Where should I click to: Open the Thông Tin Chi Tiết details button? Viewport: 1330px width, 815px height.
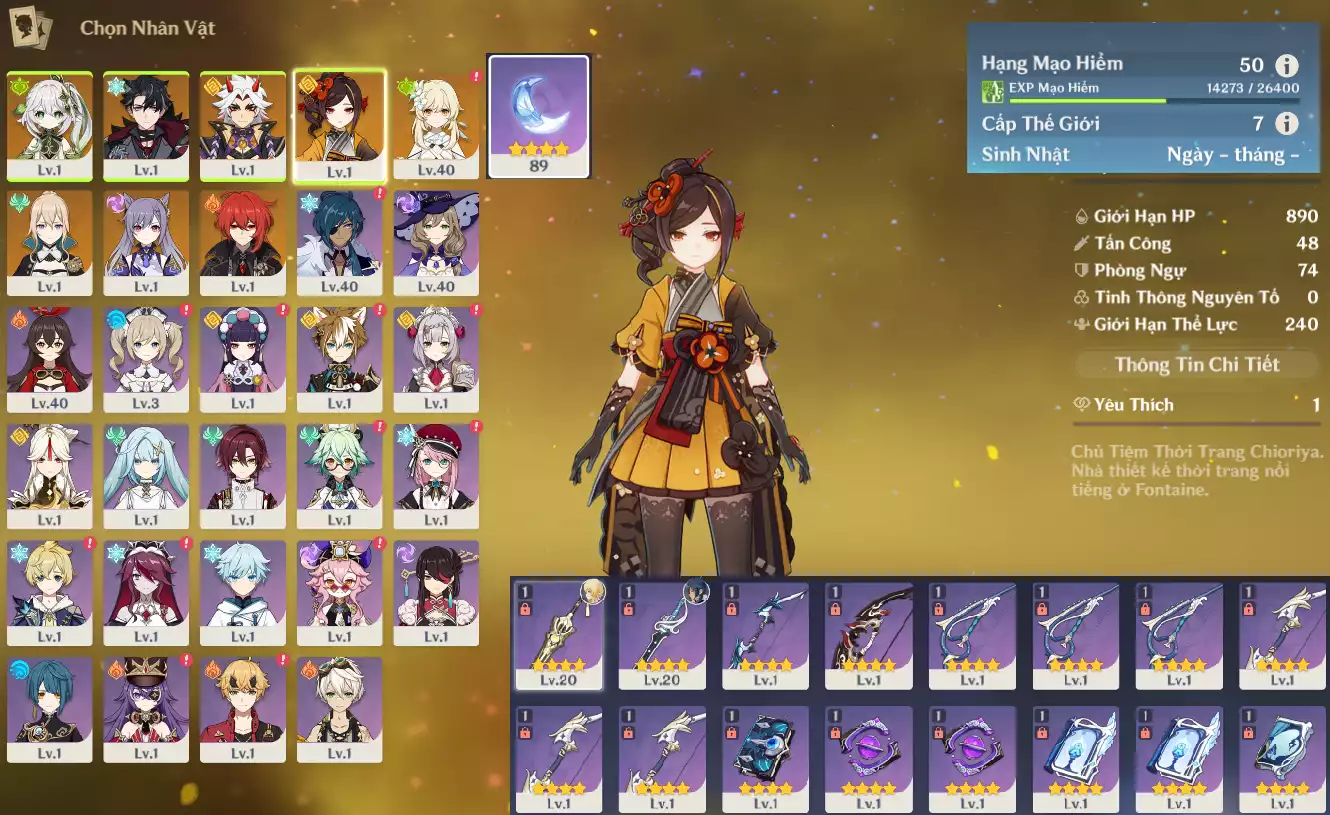pos(1196,364)
